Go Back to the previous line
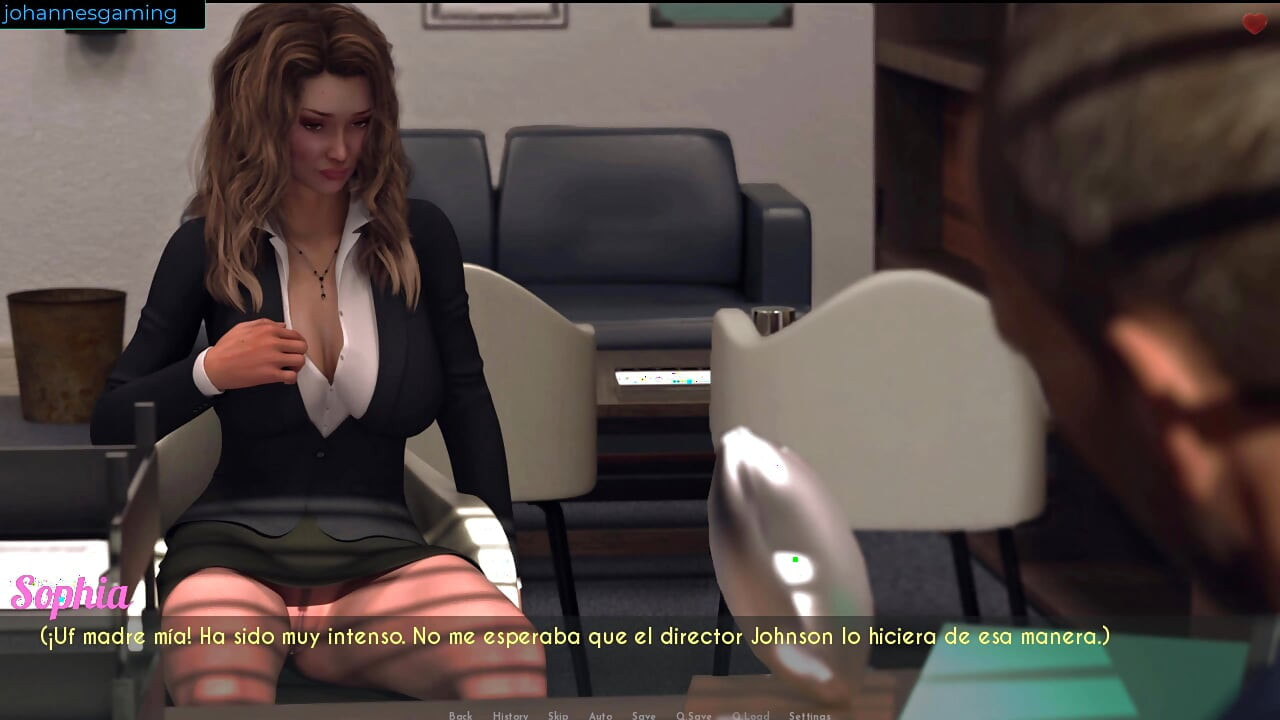The width and height of the screenshot is (1280, 720). click(460, 716)
